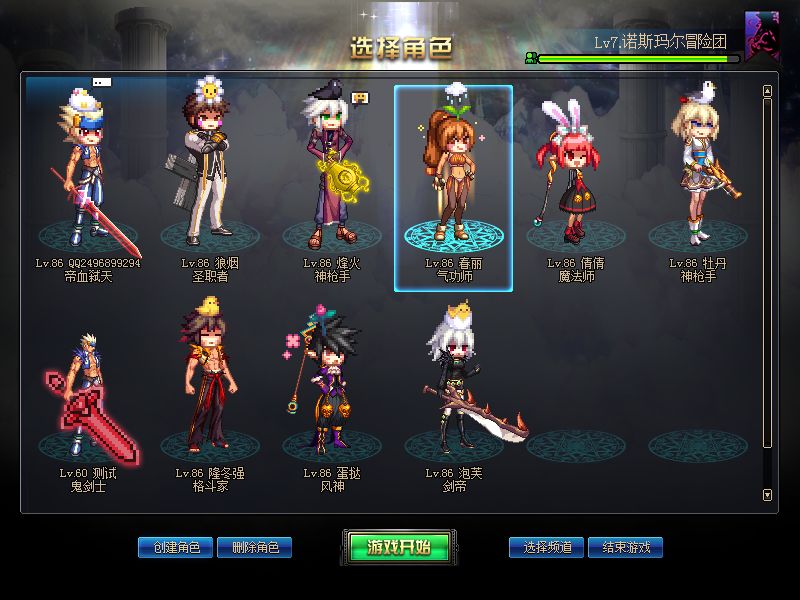
Task: Open the adventure group emblem icon
Action: [762, 37]
